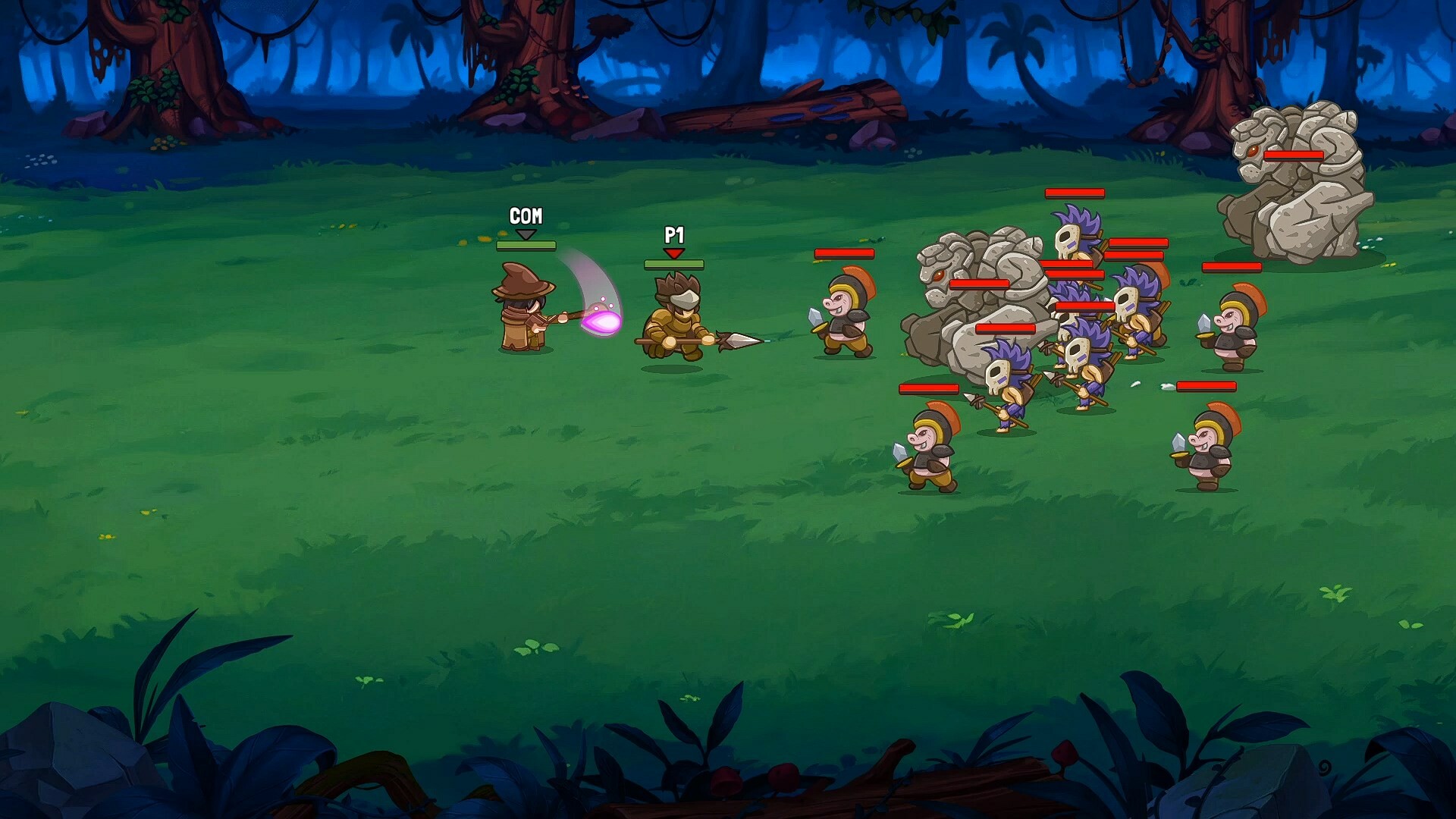Click COM's green health bar
This screenshot has width=1456, height=819.
[526, 245]
